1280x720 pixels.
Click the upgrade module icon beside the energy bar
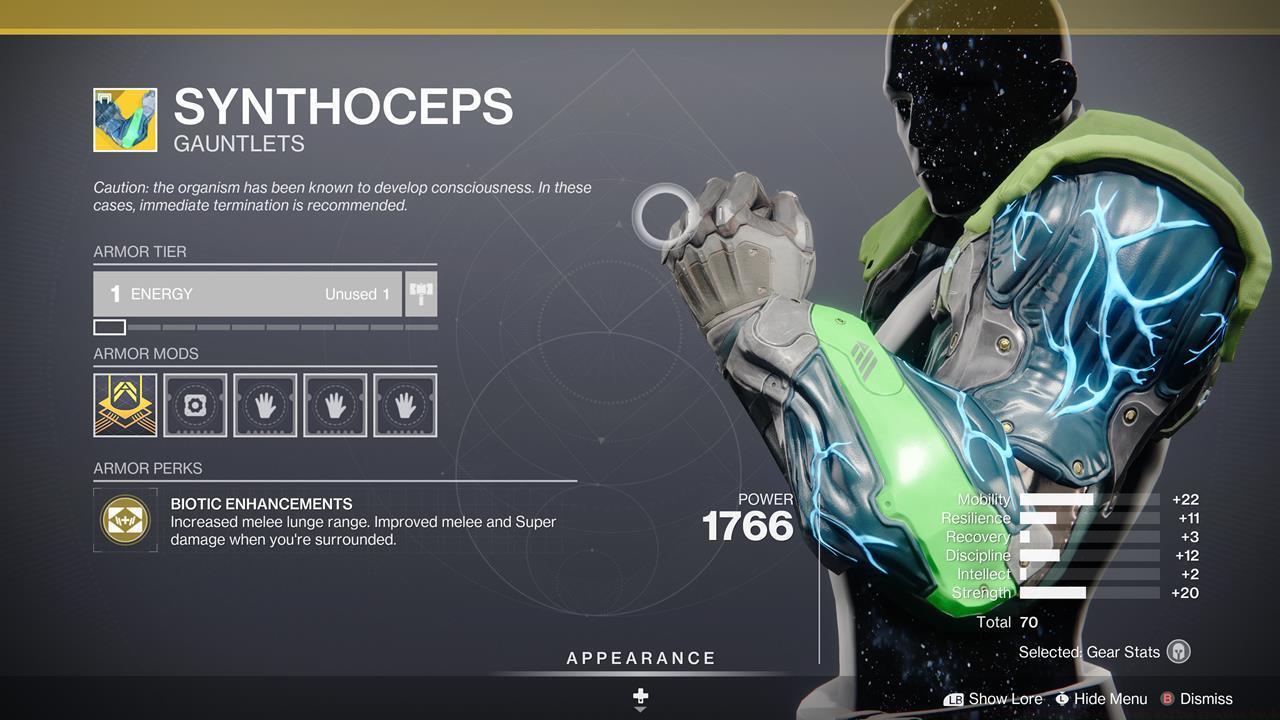coord(420,293)
